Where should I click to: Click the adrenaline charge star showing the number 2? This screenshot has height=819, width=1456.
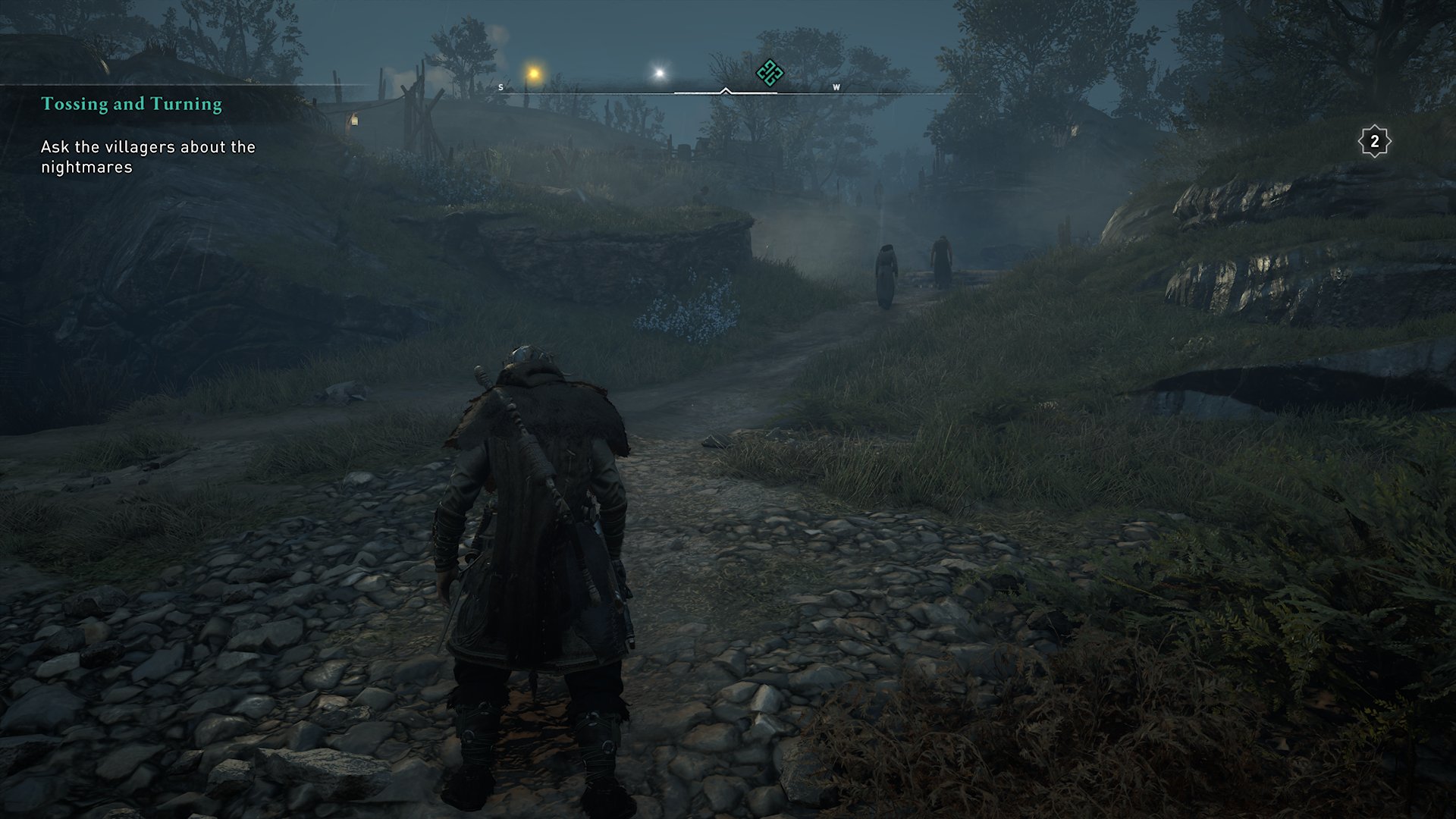point(1374,140)
